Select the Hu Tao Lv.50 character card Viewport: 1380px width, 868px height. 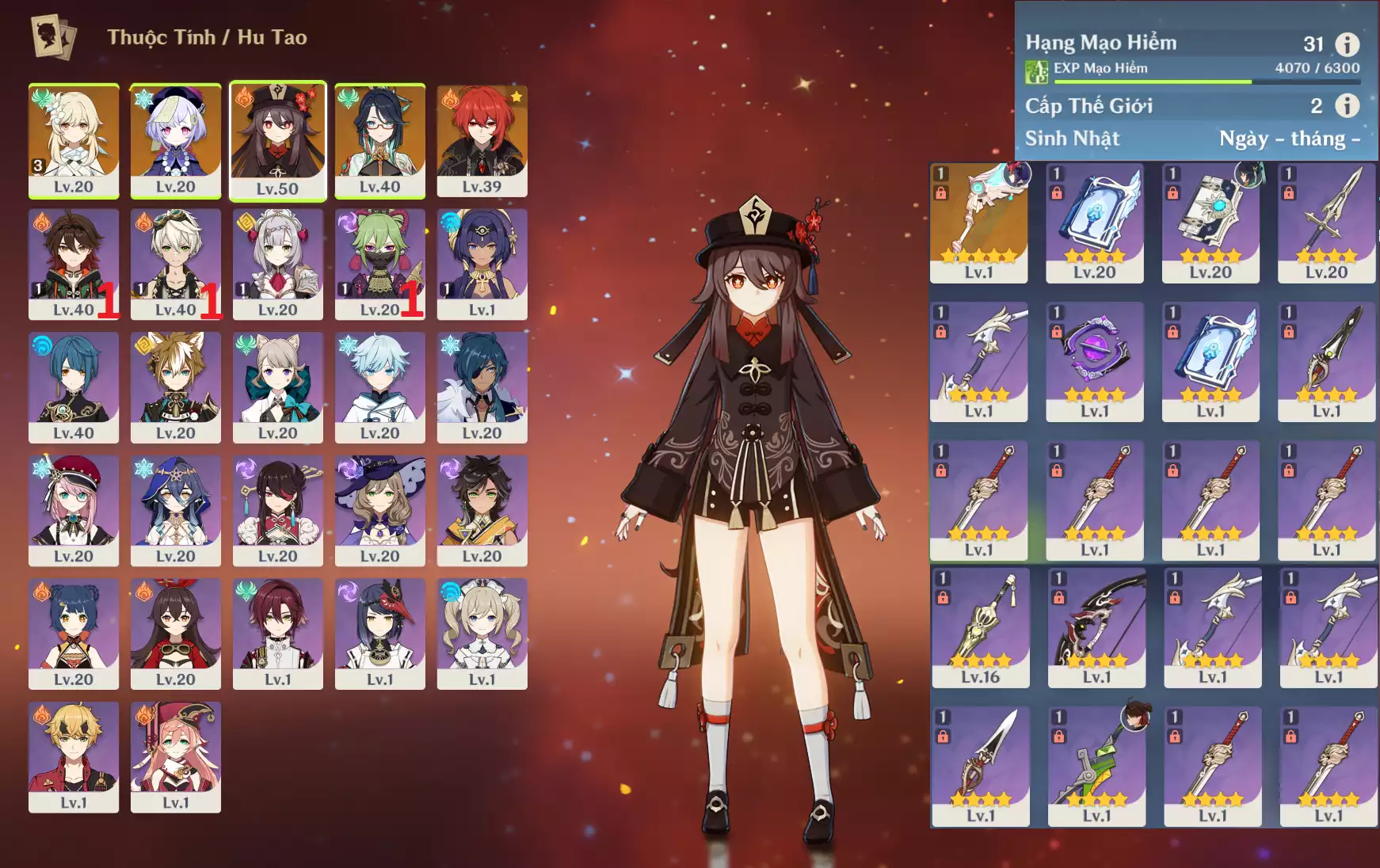277,141
